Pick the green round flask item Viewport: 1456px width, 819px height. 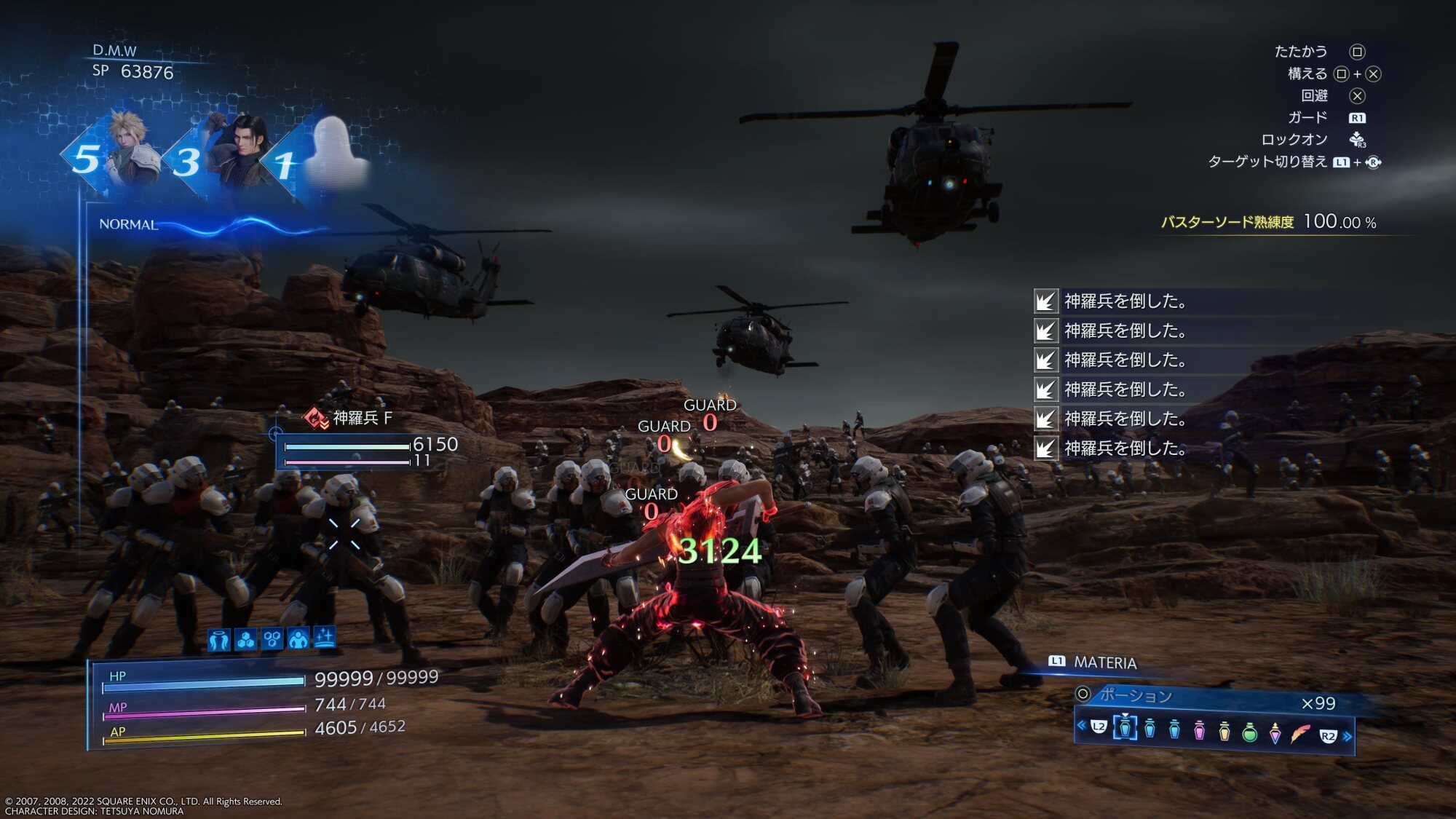1249,731
